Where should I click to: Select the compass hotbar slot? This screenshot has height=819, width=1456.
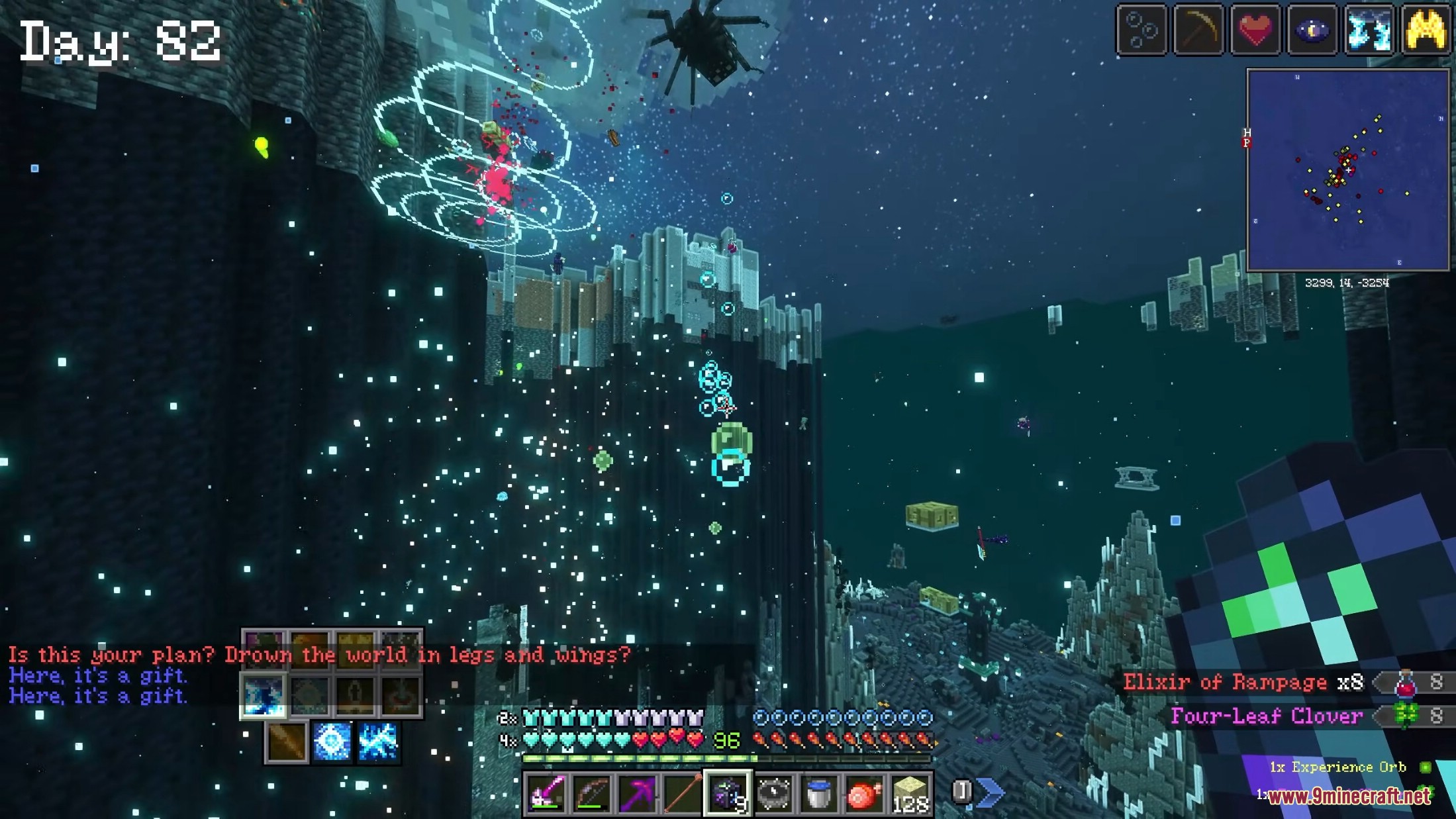773,792
